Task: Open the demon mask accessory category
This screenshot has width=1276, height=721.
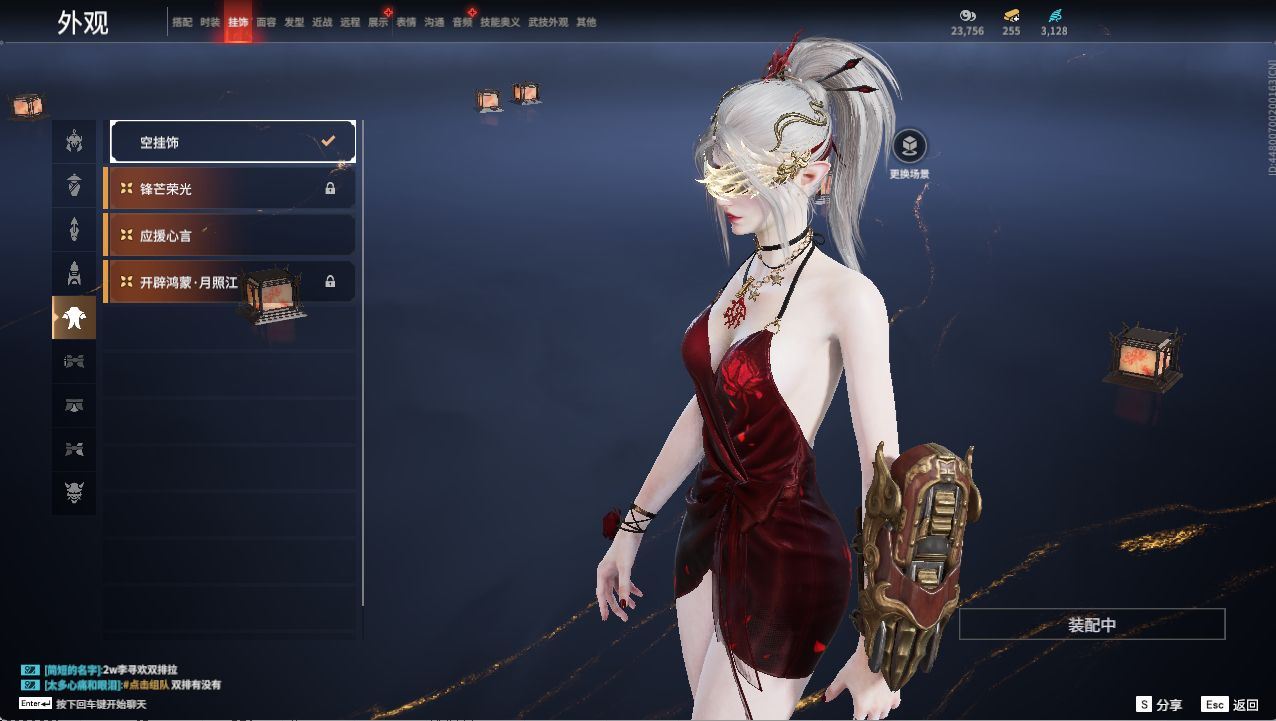Action: (x=74, y=492)
